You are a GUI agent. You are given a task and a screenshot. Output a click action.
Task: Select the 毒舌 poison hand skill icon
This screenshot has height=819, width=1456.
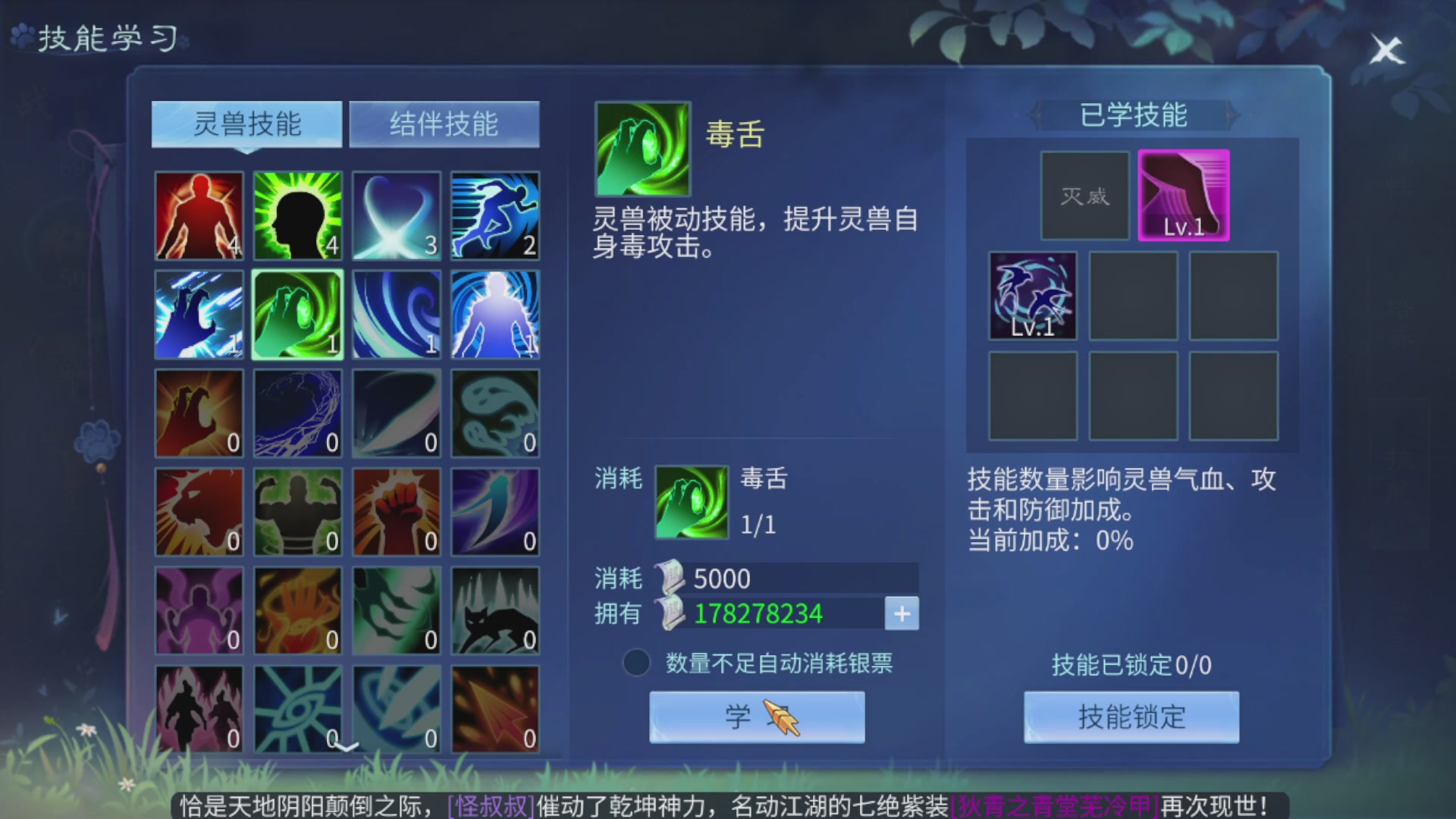(x=297, y=315)
